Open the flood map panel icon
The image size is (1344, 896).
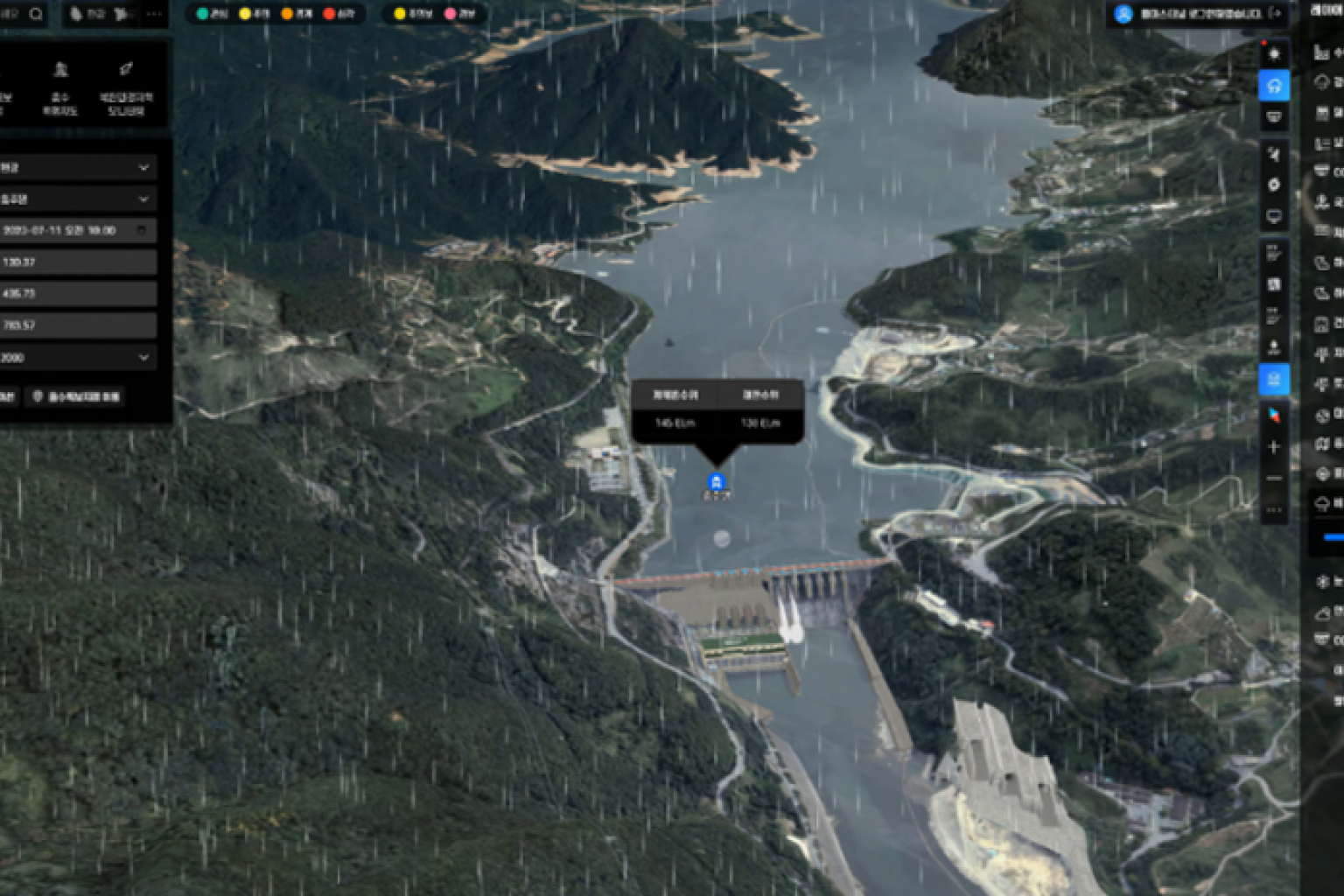(59, 86)
